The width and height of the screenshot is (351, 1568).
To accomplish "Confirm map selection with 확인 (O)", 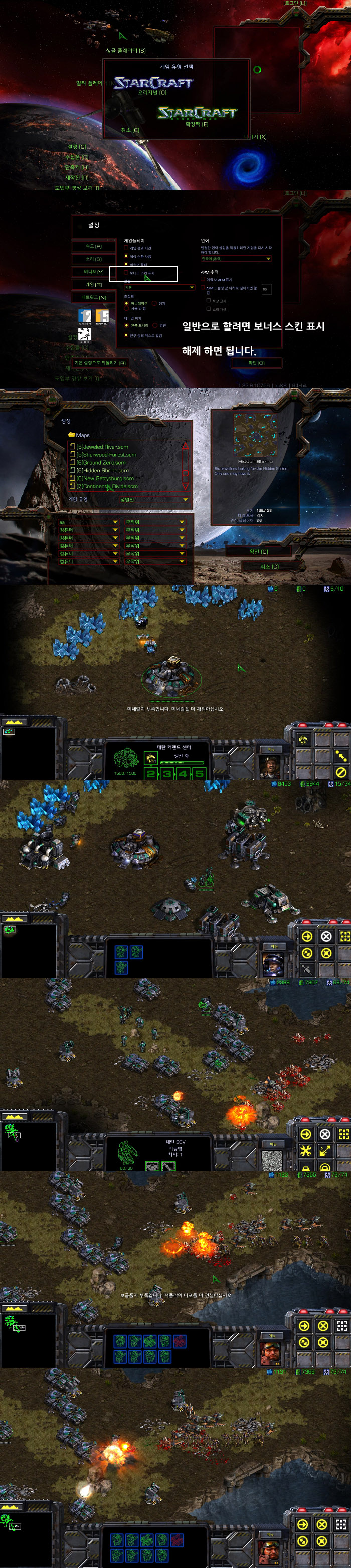I will (x=258, y=551).
